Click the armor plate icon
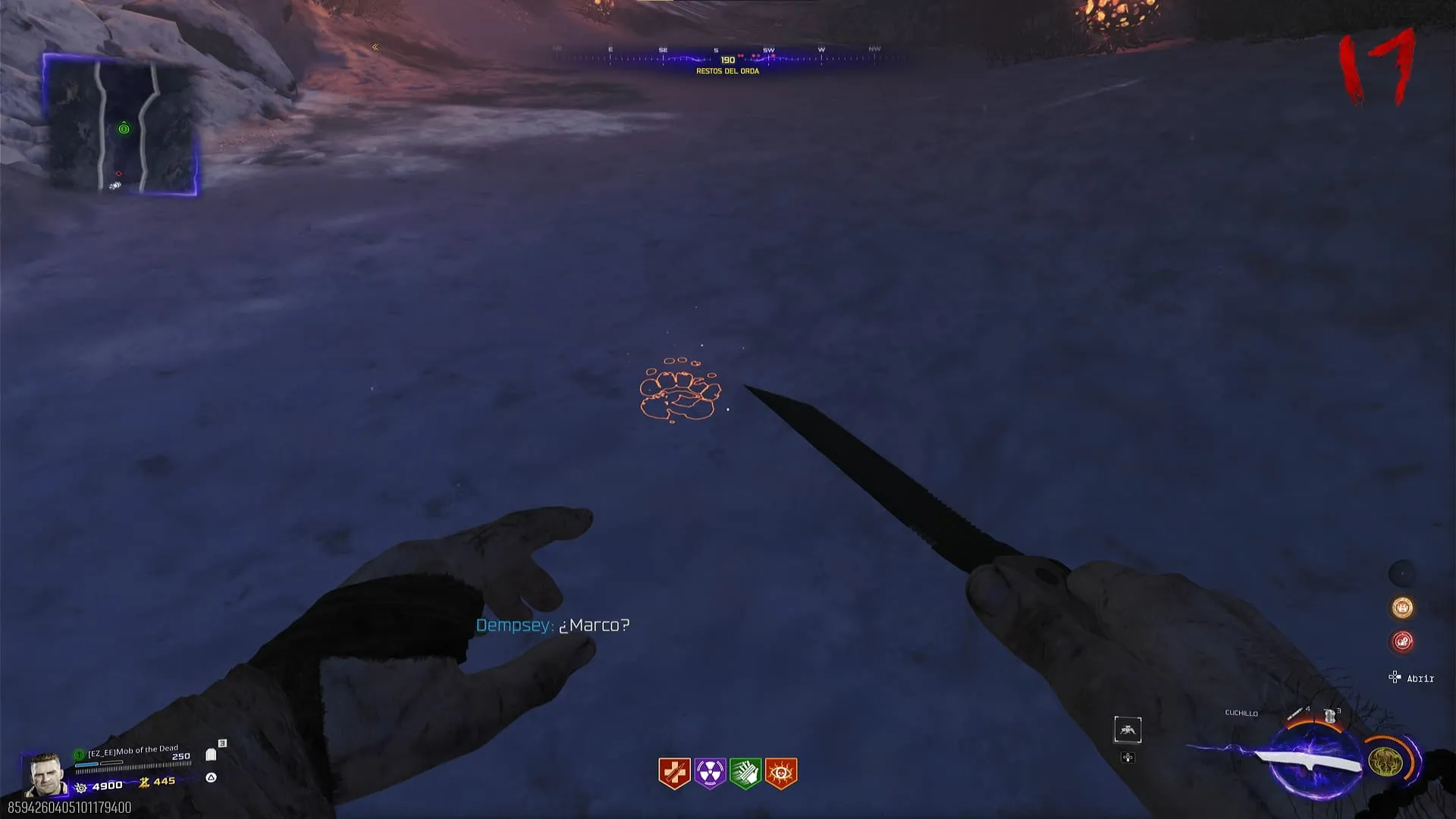The height and width of the screenshot is (819, 1456). click(x=211, y=755)
